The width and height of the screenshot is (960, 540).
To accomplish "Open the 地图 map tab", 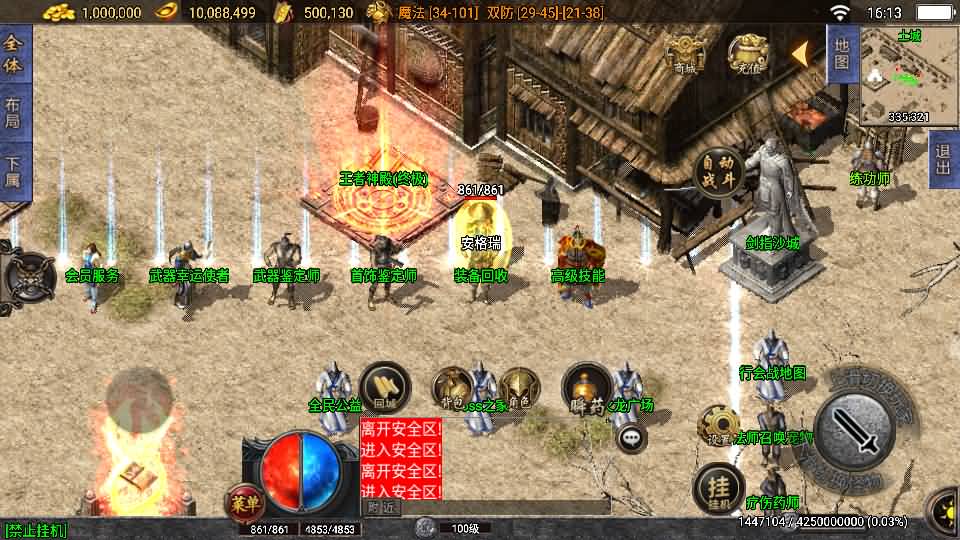I will click(842, 54).
